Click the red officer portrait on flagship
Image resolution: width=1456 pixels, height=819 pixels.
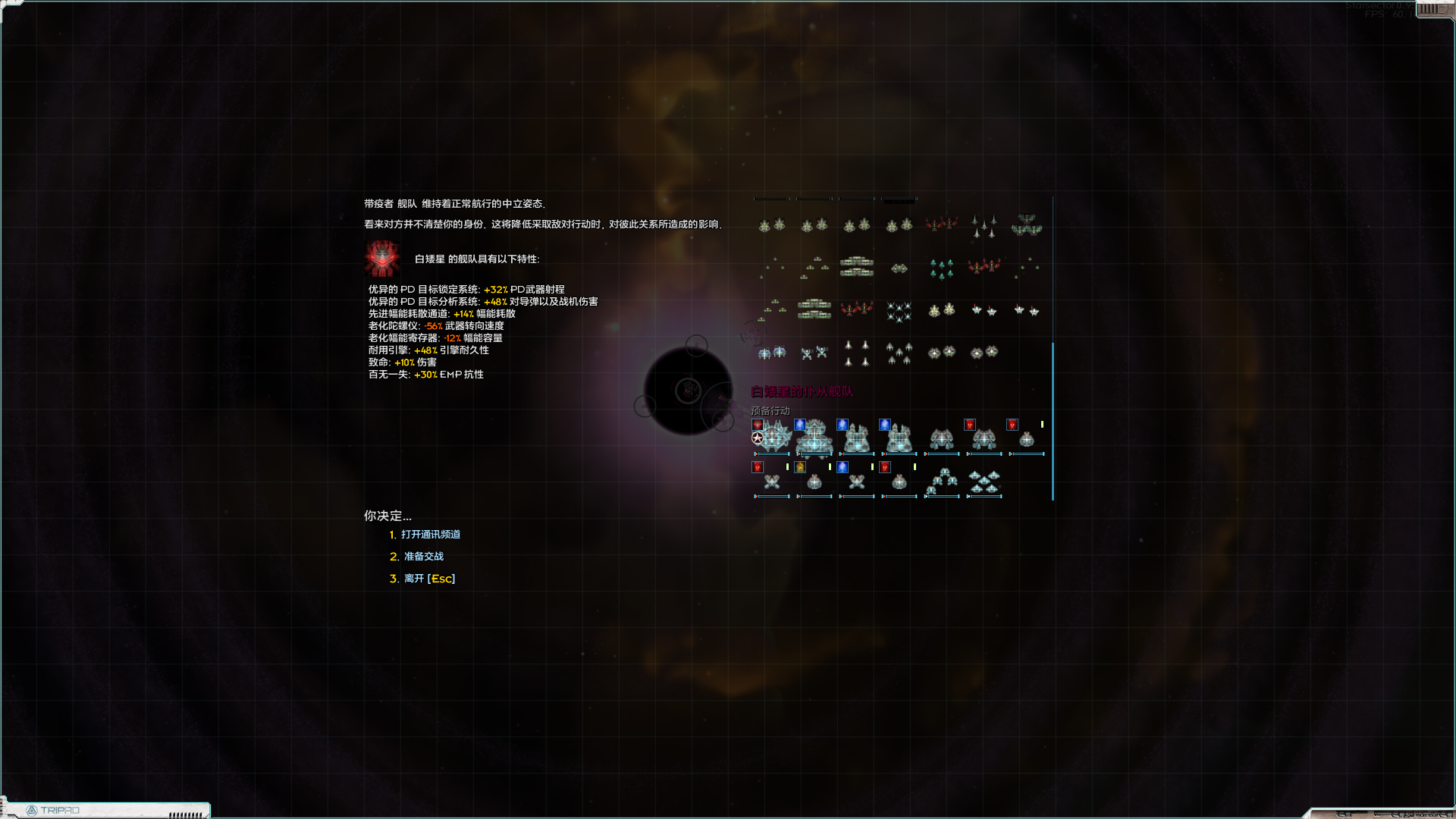coord(757,425)
